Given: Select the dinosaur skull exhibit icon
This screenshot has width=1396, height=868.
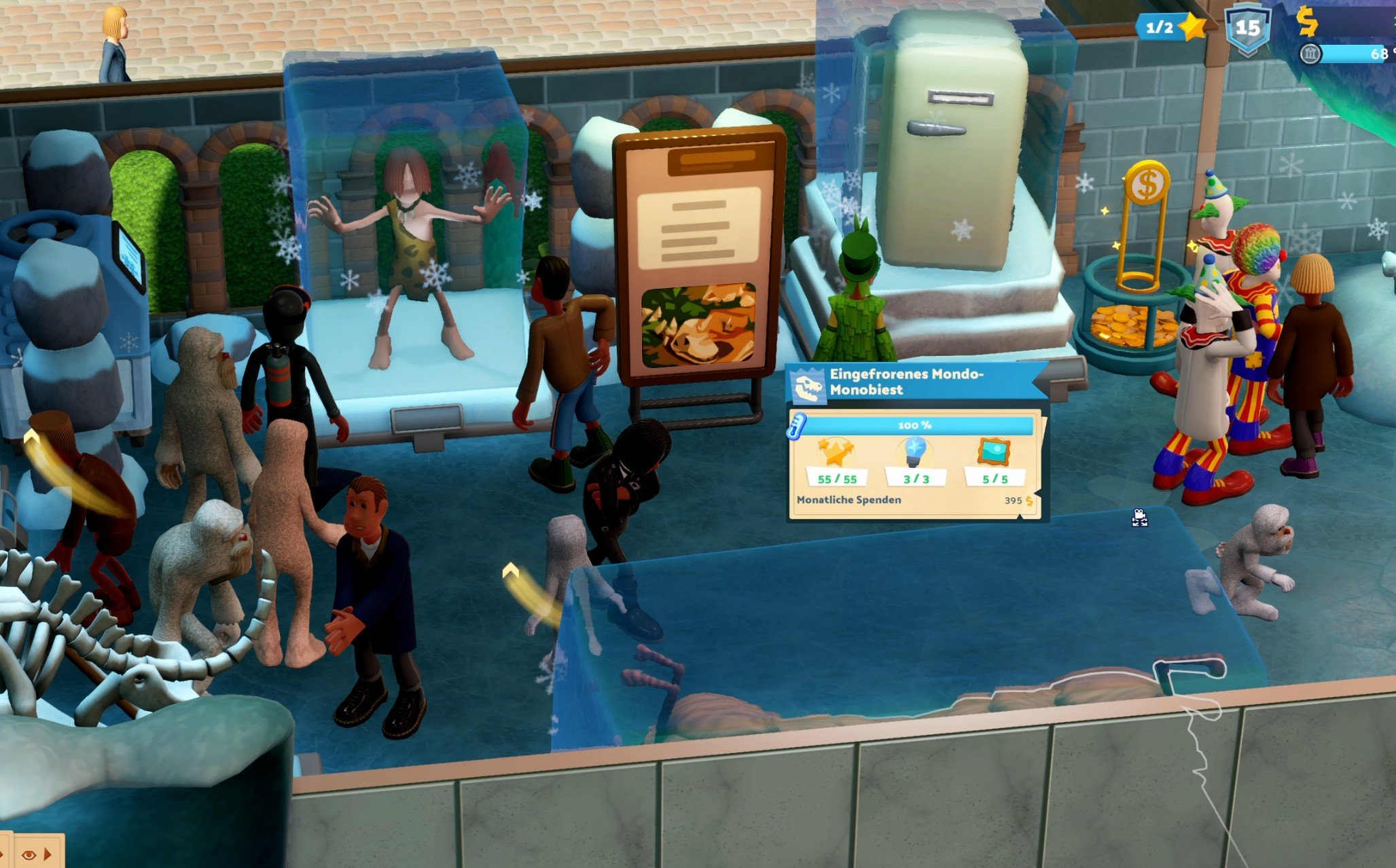Looking at the screenshot, I should pyautogui.click(x=809, y=385).
